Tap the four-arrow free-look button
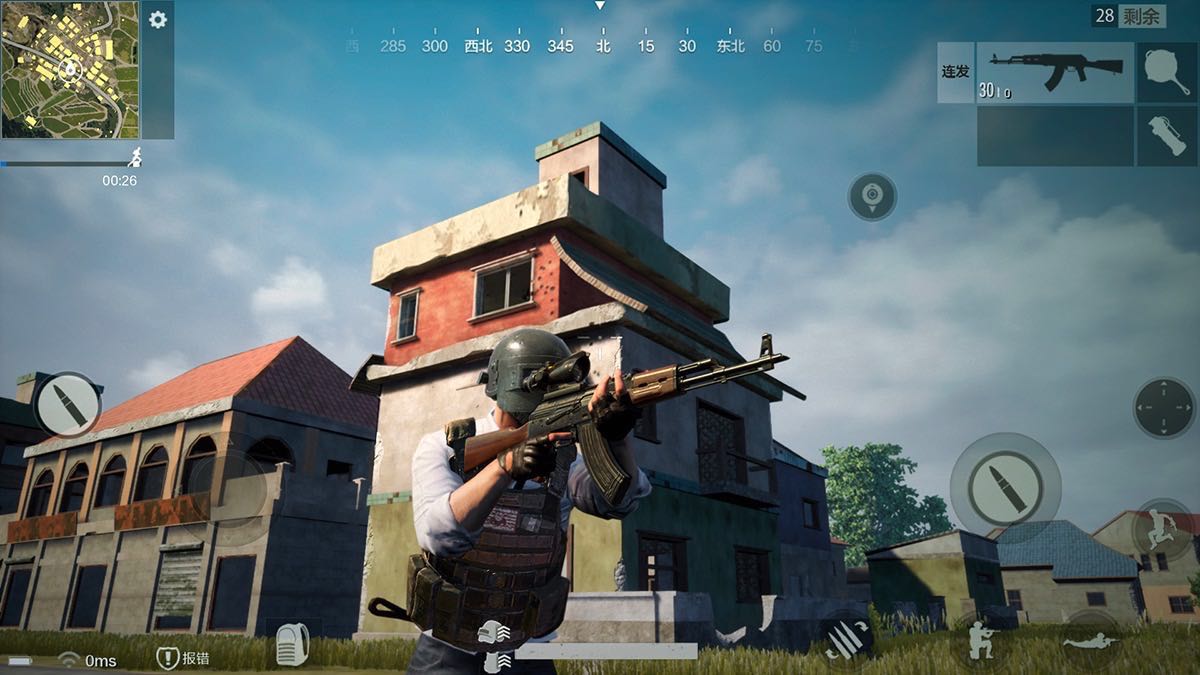 coord(1164,407)
